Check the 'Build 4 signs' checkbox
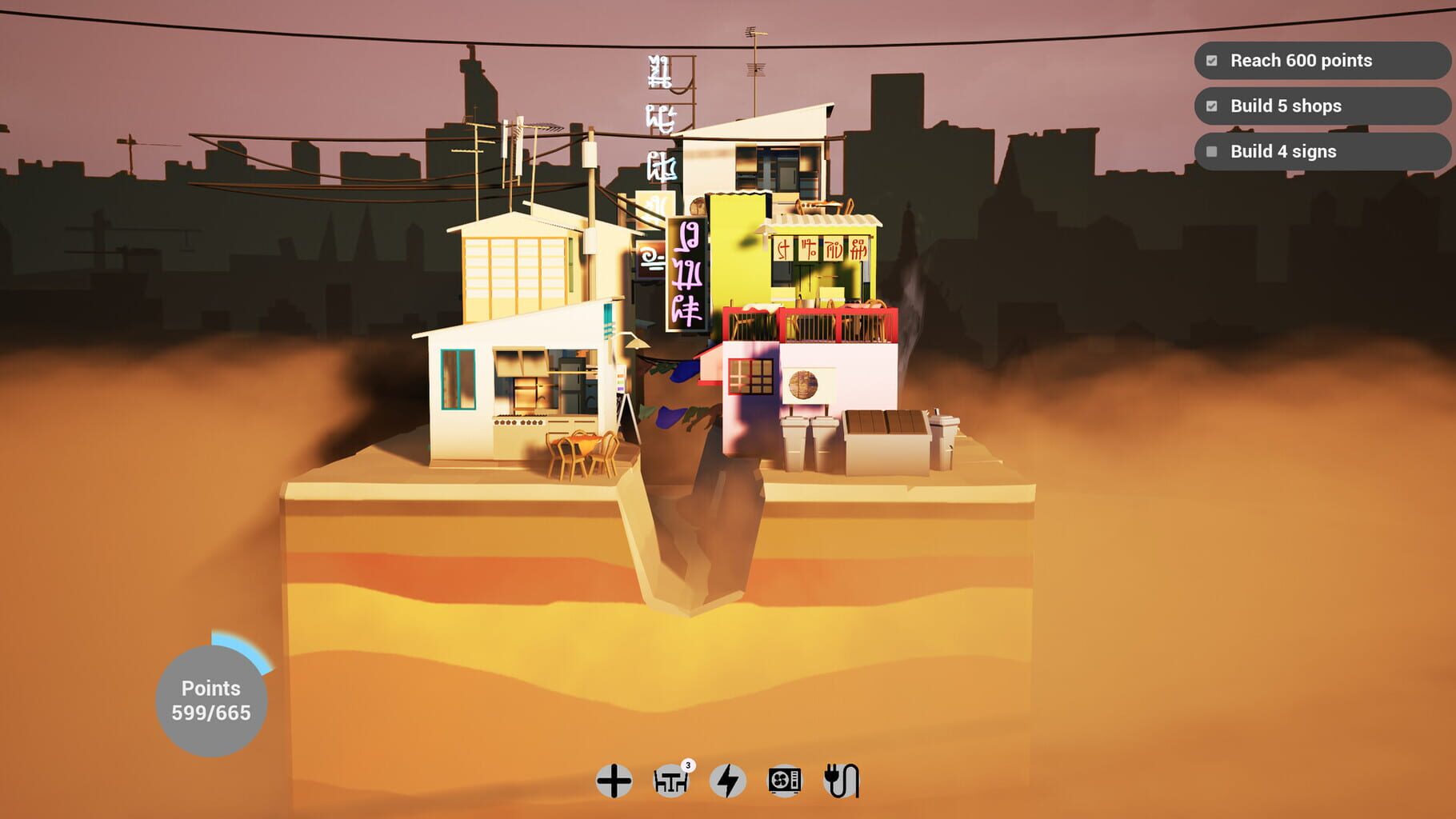Screen dimensions: 1456x819 pos(1210,151)
